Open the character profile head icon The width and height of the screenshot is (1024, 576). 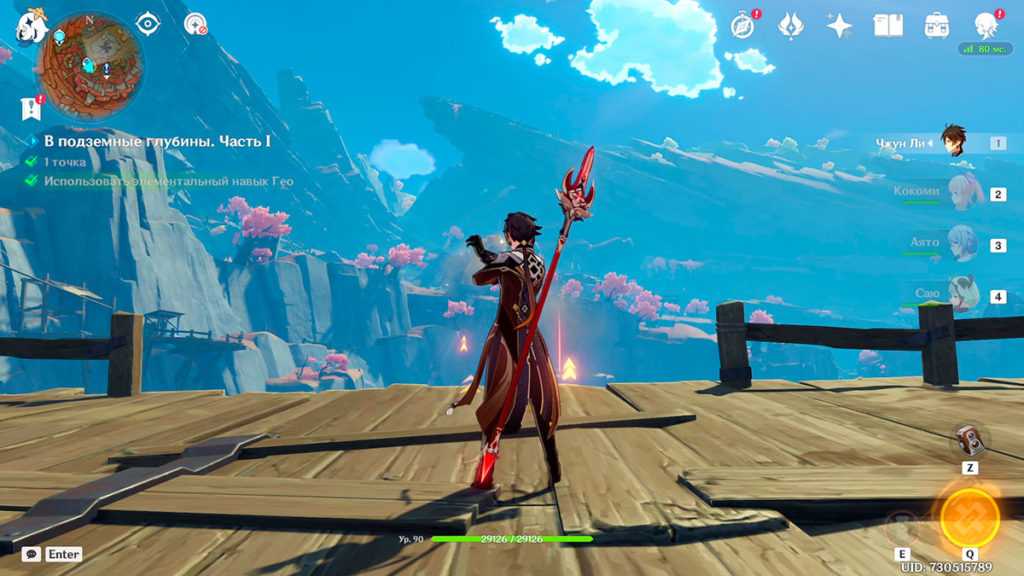click(986, 25)
